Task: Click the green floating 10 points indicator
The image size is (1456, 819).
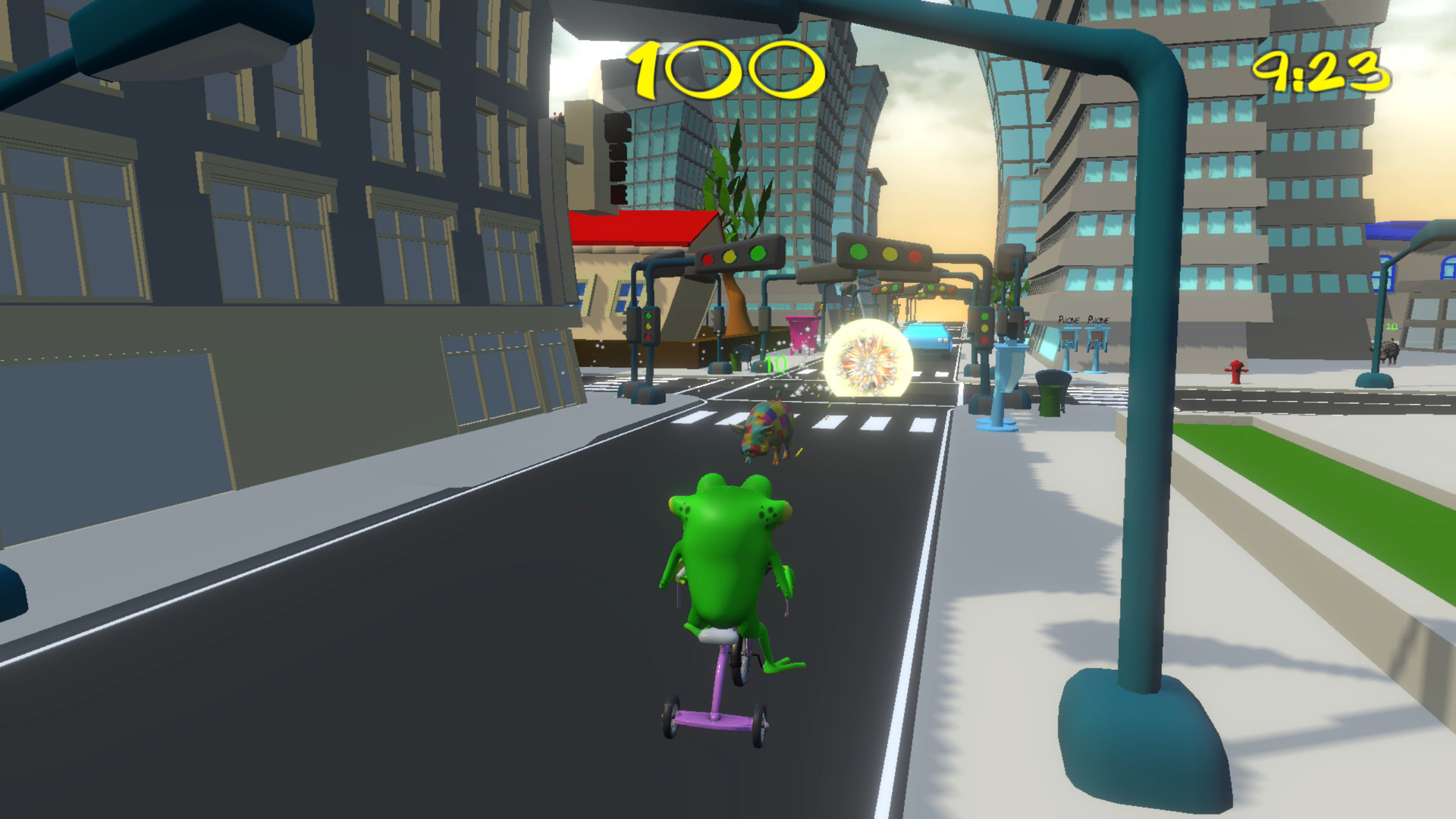Action: coord(775,364)
